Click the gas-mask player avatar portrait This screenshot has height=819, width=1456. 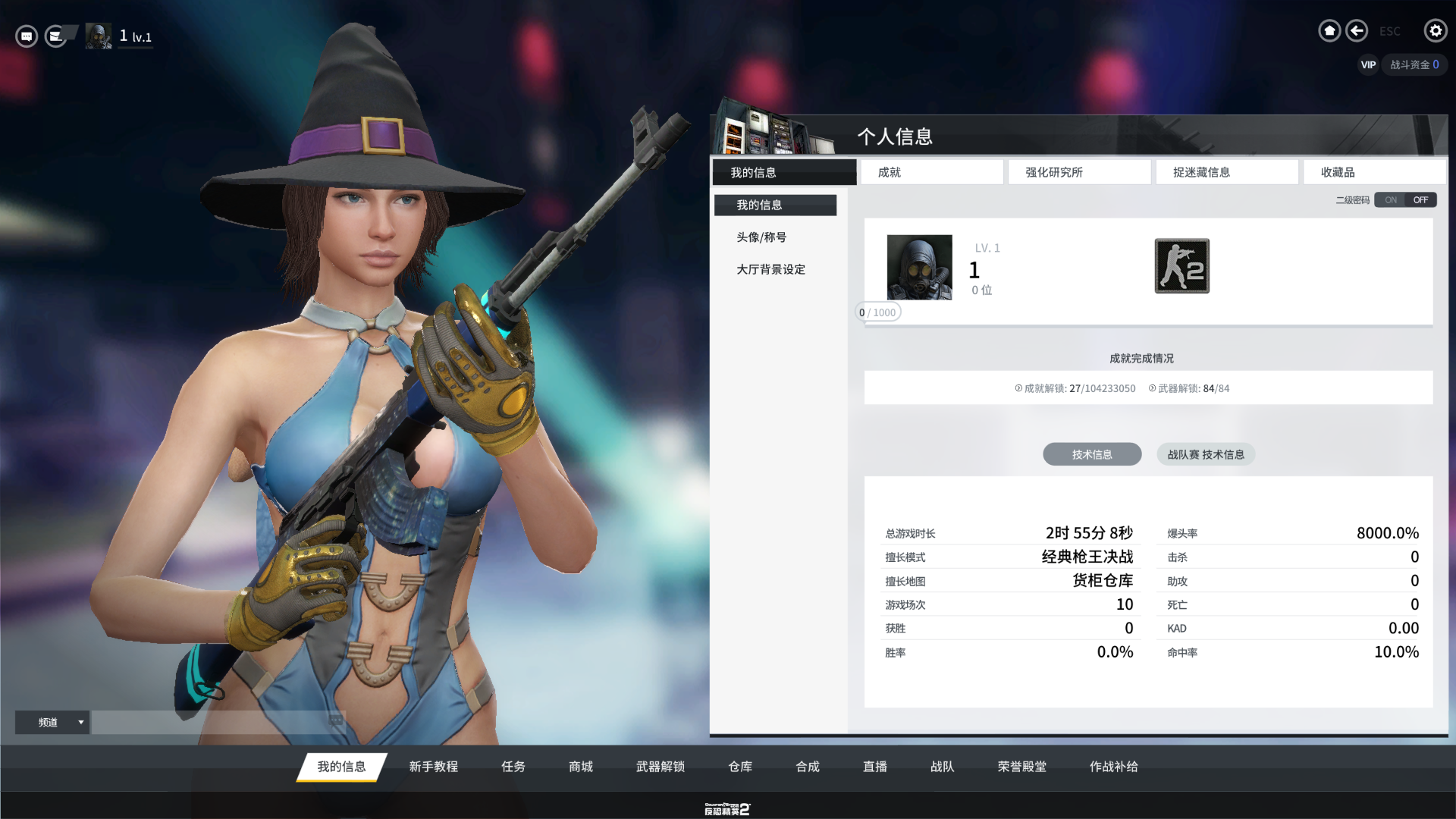919,267
